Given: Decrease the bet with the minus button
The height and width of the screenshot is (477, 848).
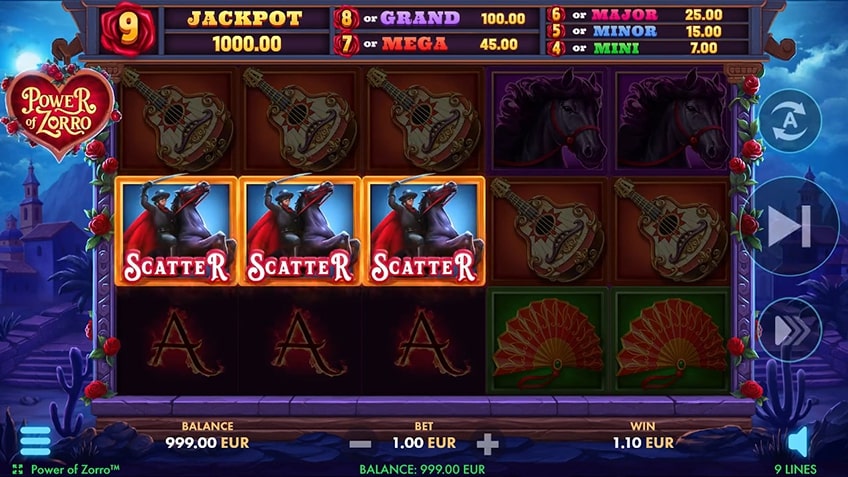Looking at the screenshot, I should coord(362,443).
